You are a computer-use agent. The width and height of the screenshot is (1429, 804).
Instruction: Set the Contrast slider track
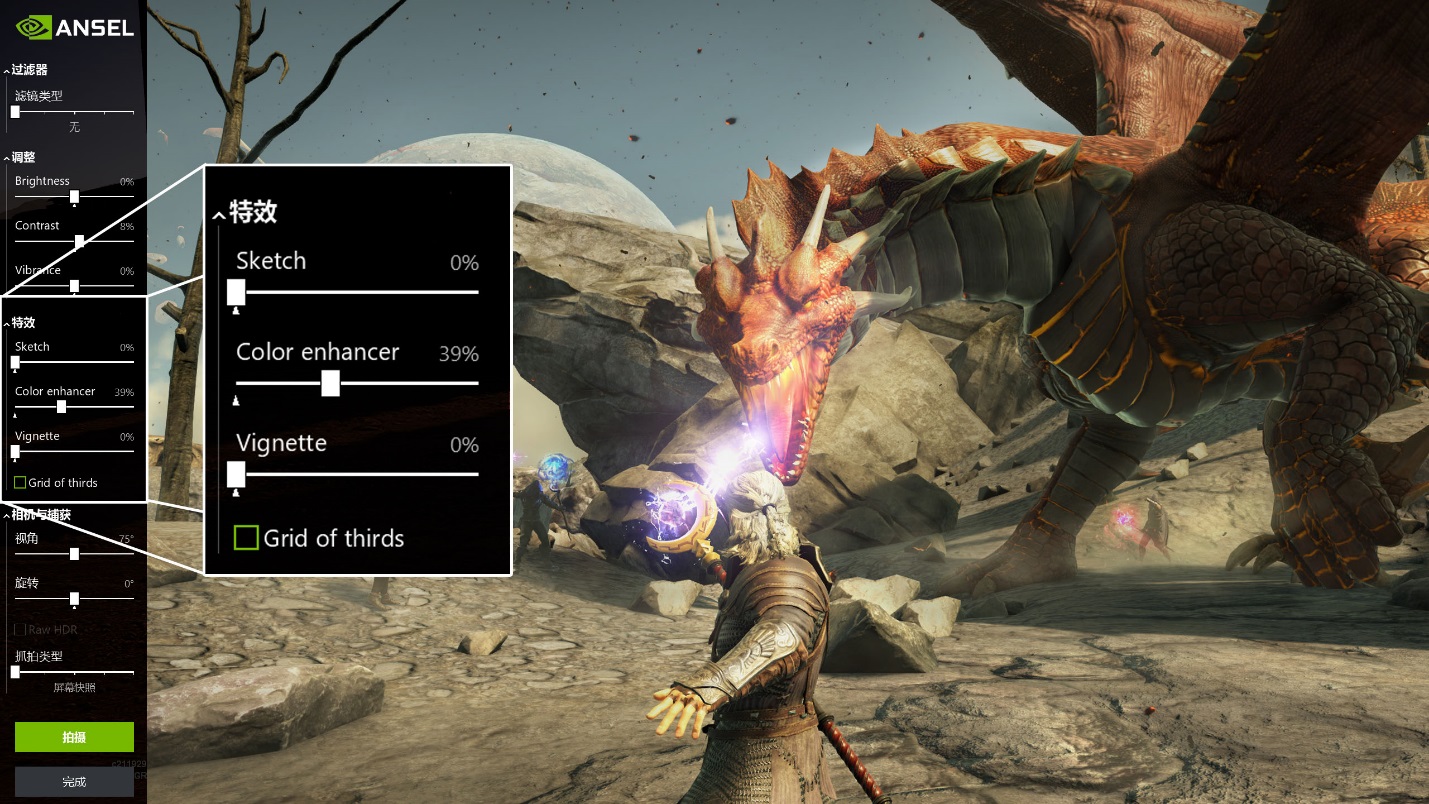pos(79,241)
